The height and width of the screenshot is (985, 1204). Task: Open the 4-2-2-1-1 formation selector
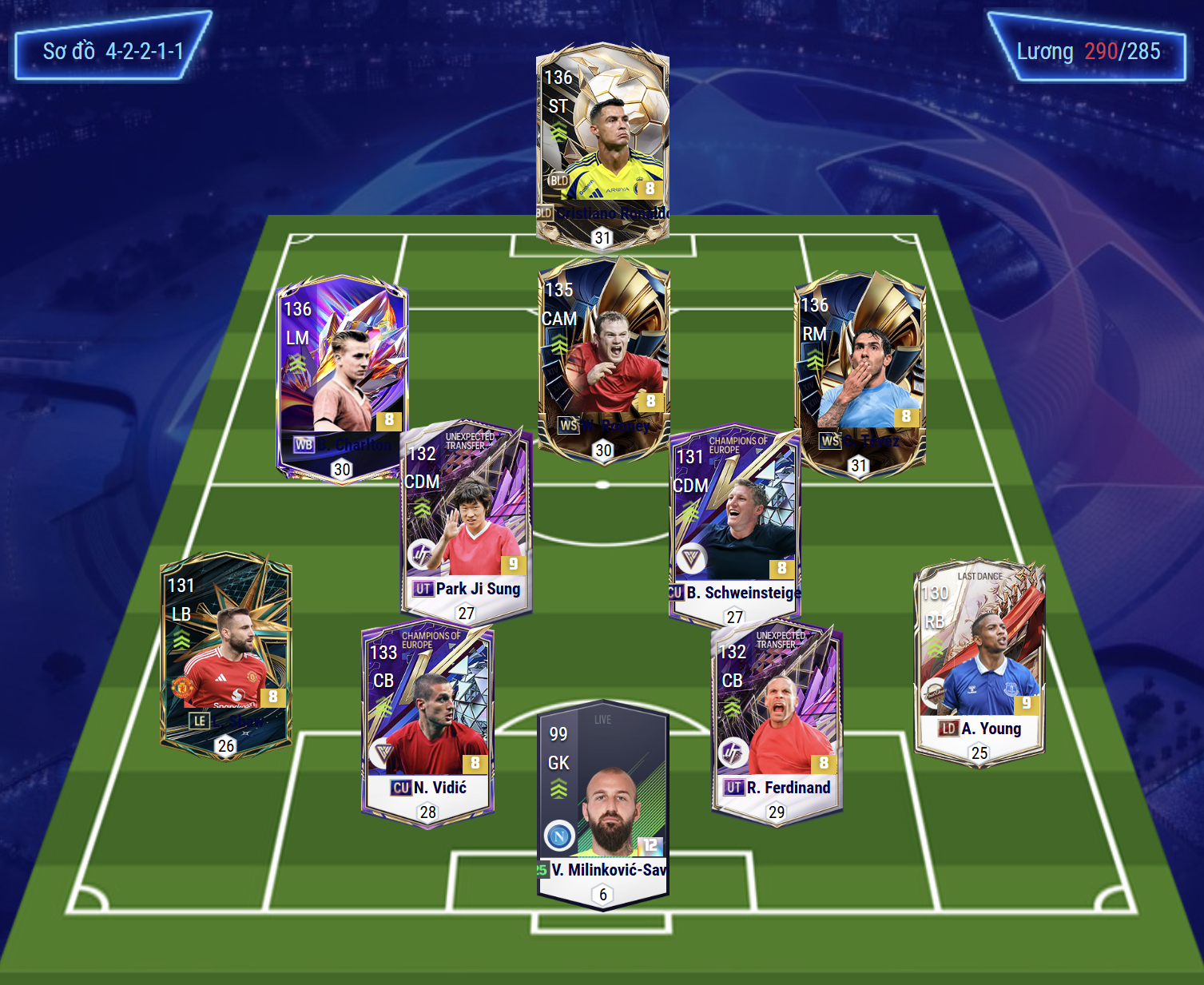pyautogui.click(x=113, y=51)
